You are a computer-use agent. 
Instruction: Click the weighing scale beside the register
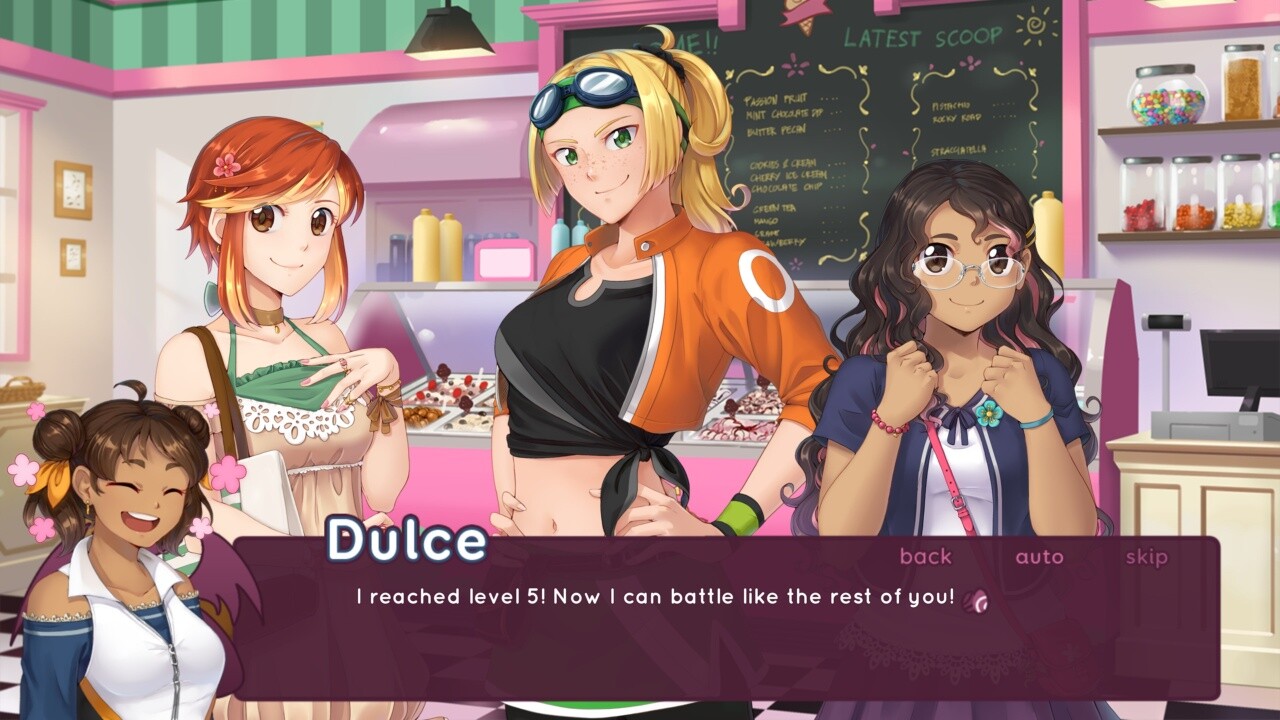click(1168, 322)
